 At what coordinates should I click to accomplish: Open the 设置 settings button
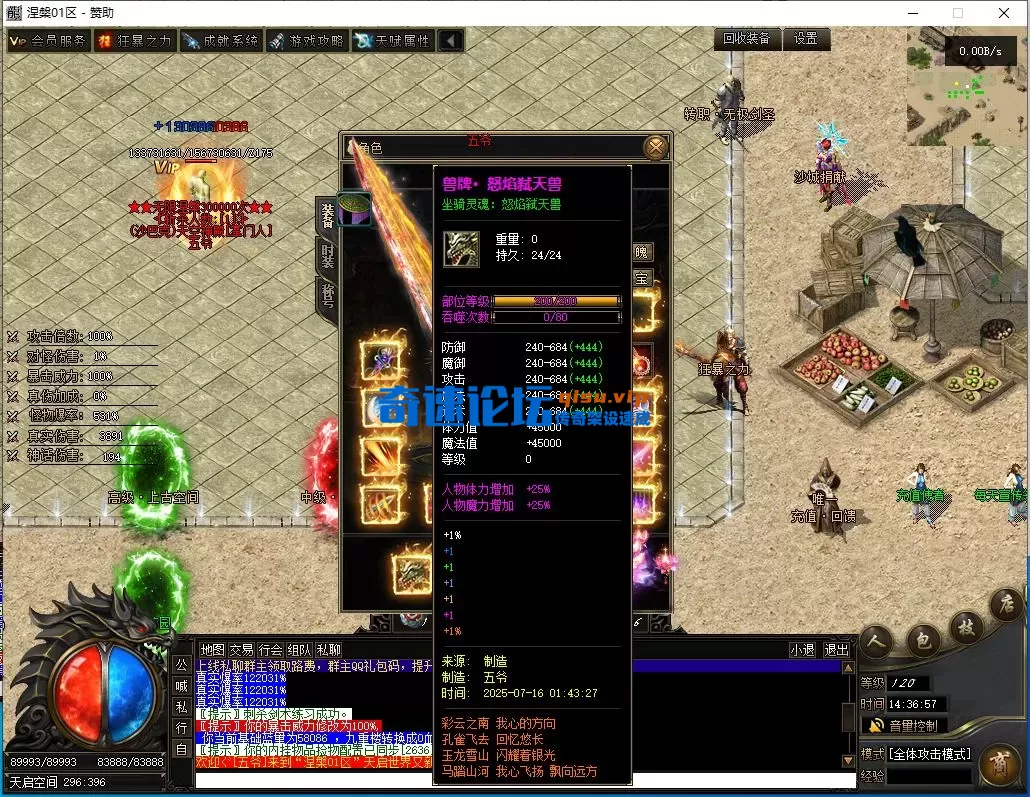coord(806,39)
